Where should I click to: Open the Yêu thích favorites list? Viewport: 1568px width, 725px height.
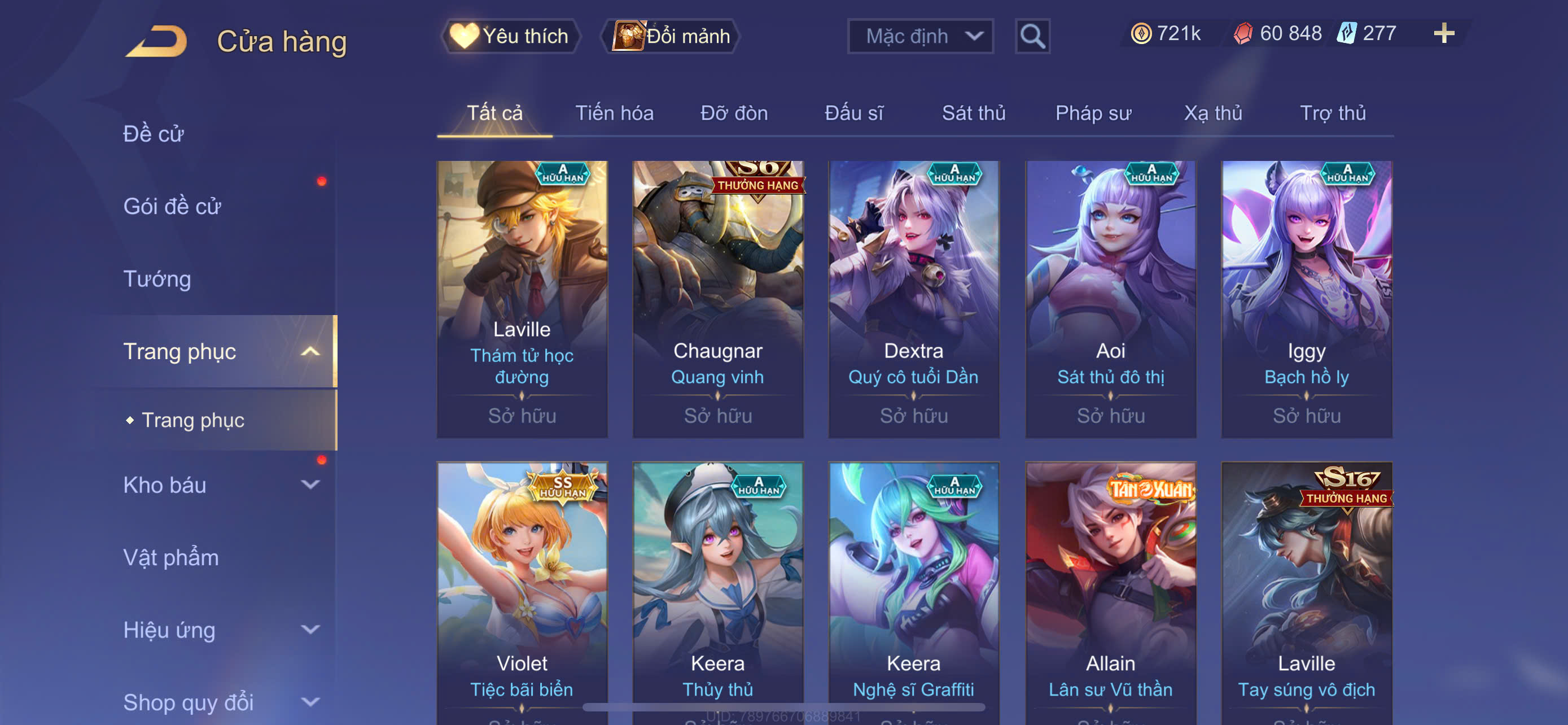(510, 36)
